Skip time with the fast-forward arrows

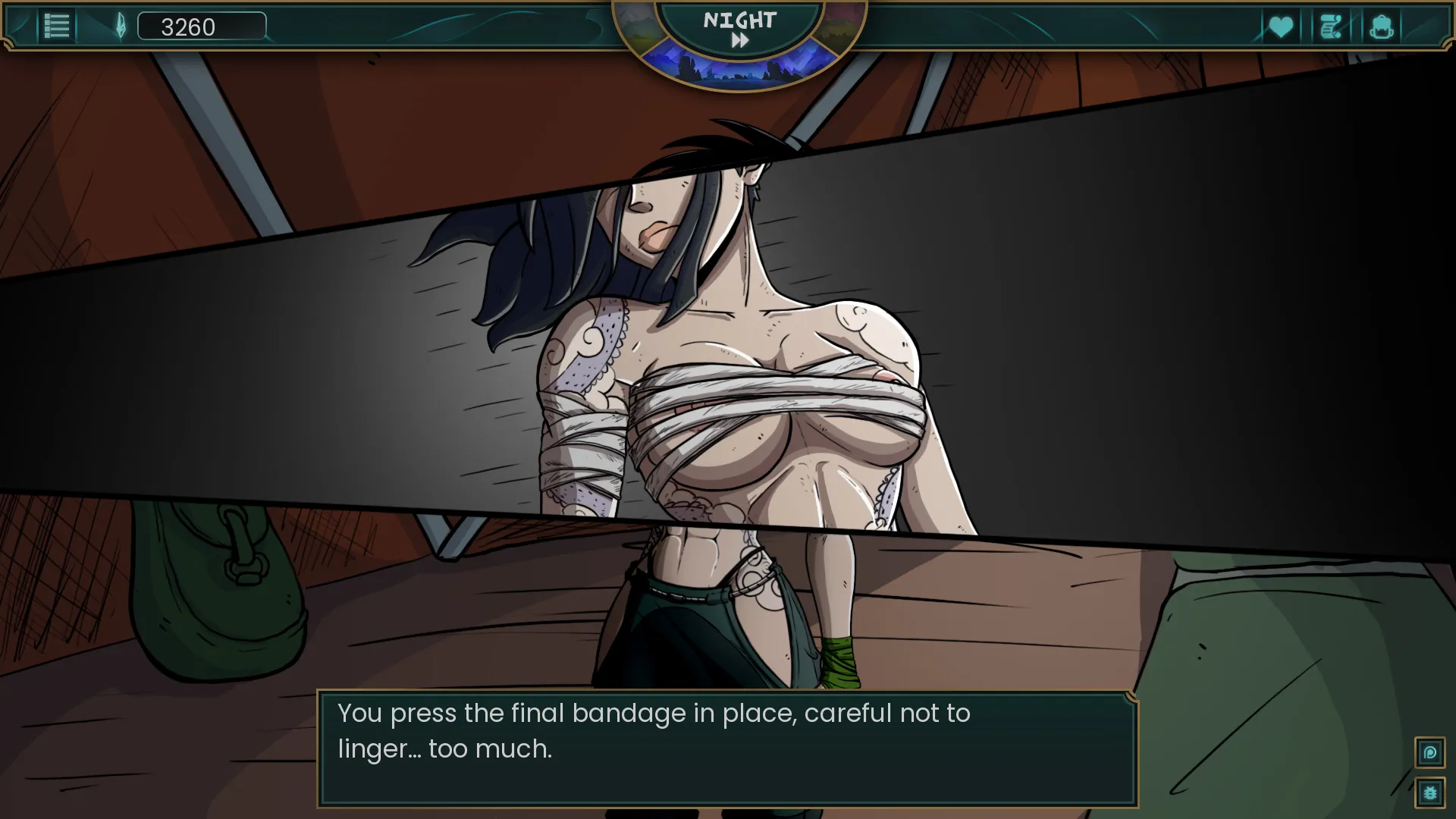click(x=739, y=41)
